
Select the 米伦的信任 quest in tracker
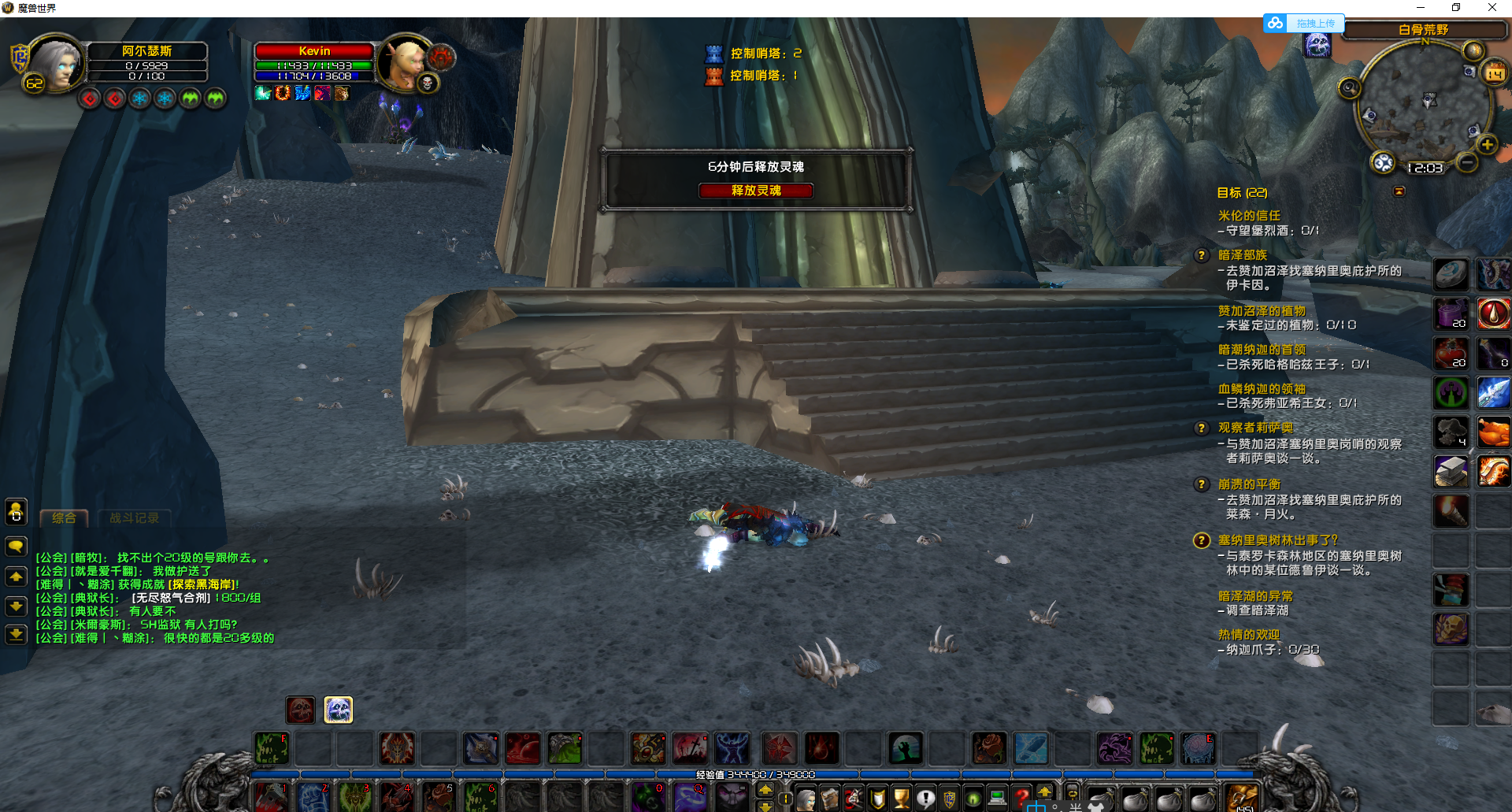[1249, 215]
